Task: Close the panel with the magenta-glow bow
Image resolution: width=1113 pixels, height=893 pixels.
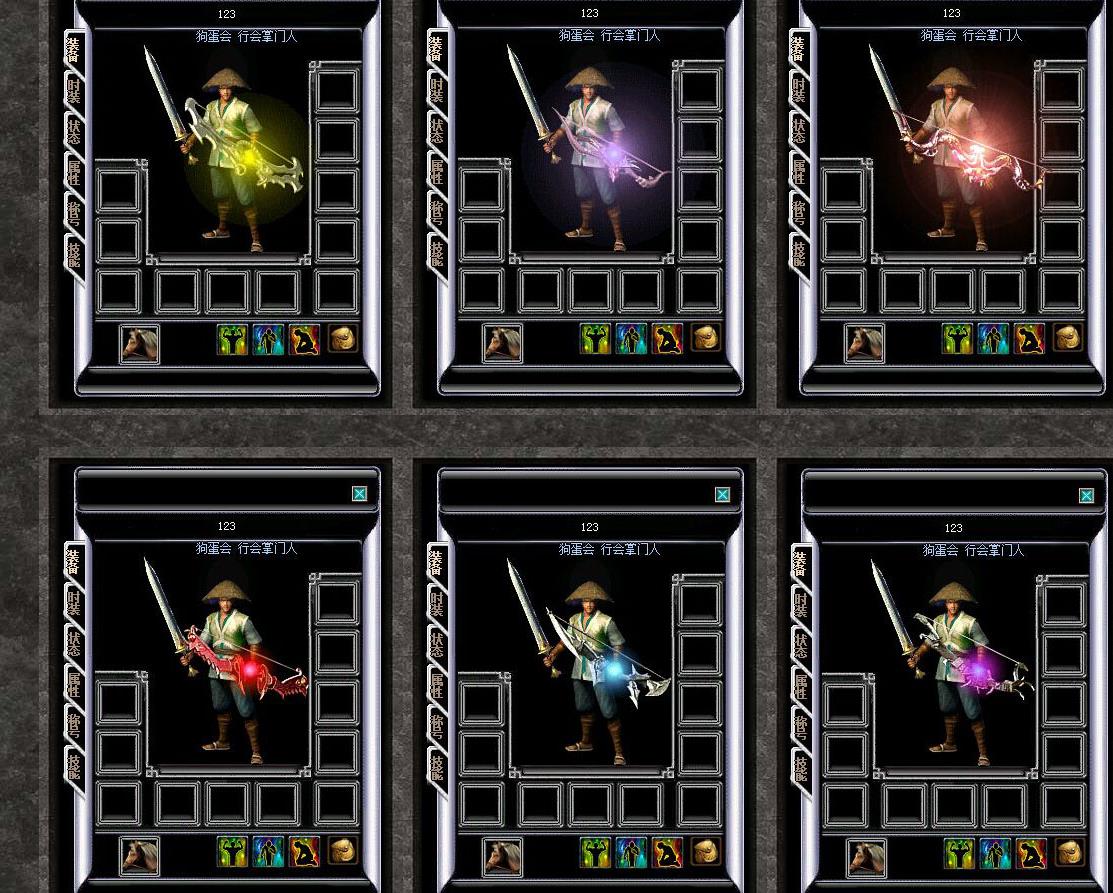Action: pos(1086,495)
